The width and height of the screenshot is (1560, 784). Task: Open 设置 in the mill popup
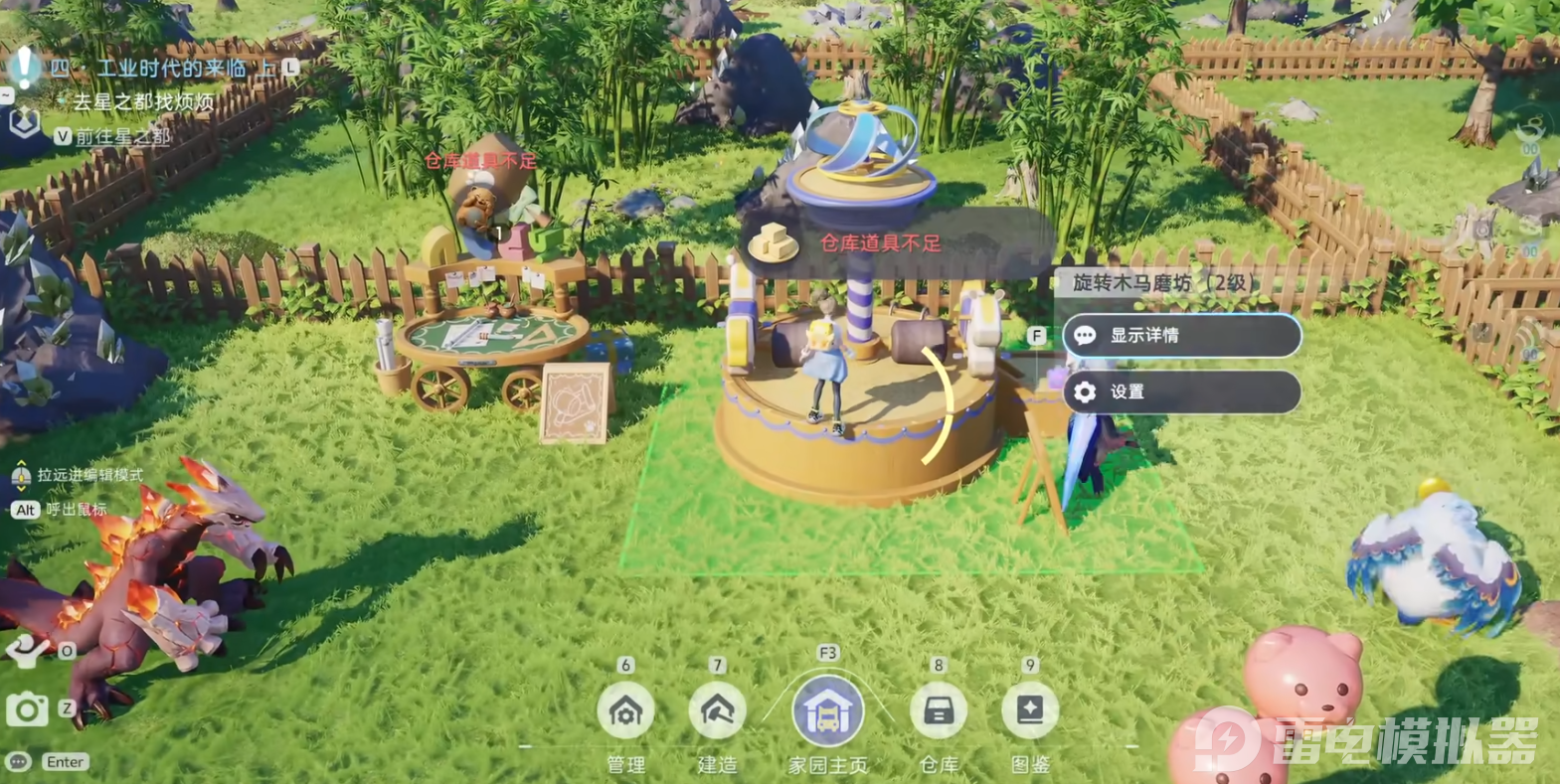coord(1181,392)
